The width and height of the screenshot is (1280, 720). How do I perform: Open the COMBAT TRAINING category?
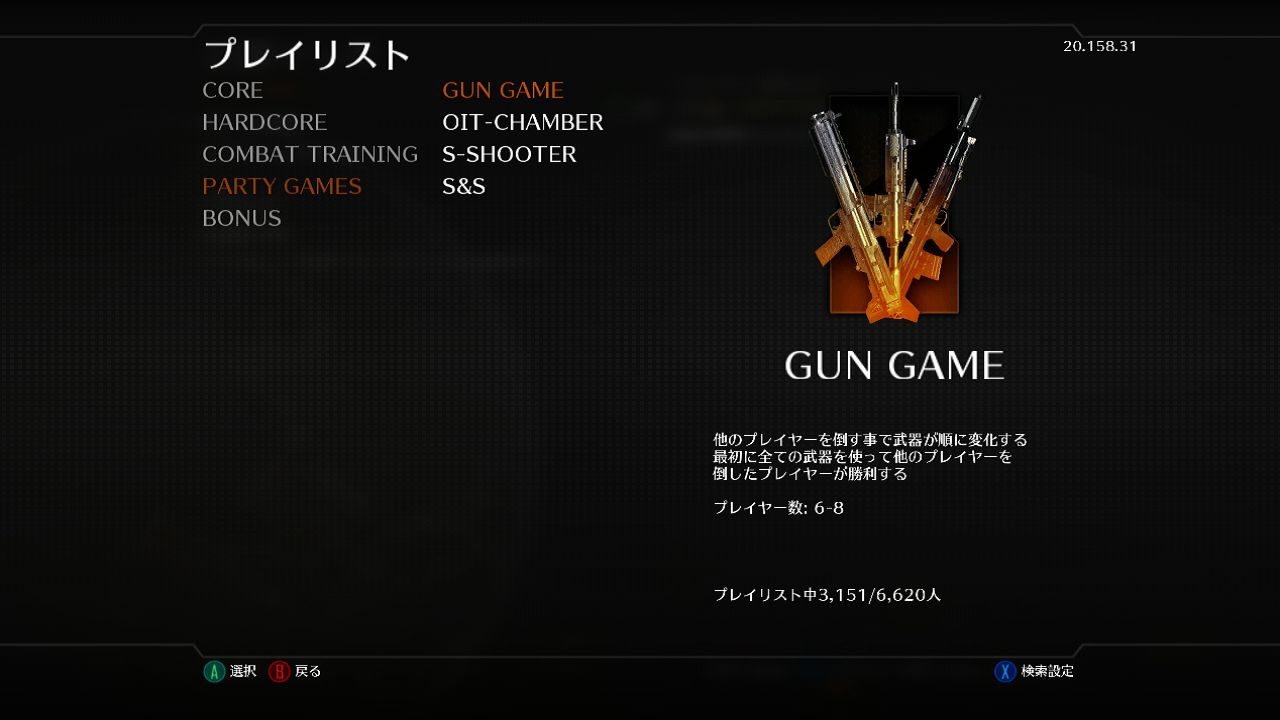pos(310,154)
